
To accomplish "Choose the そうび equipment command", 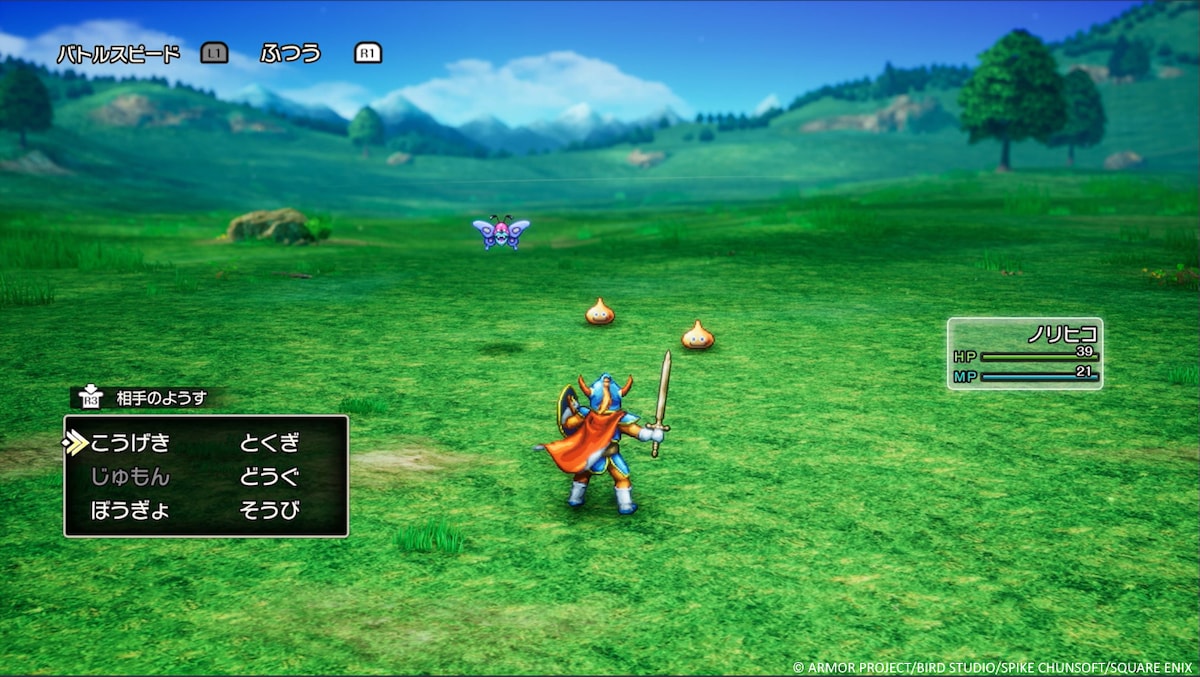I will point(270,511).
